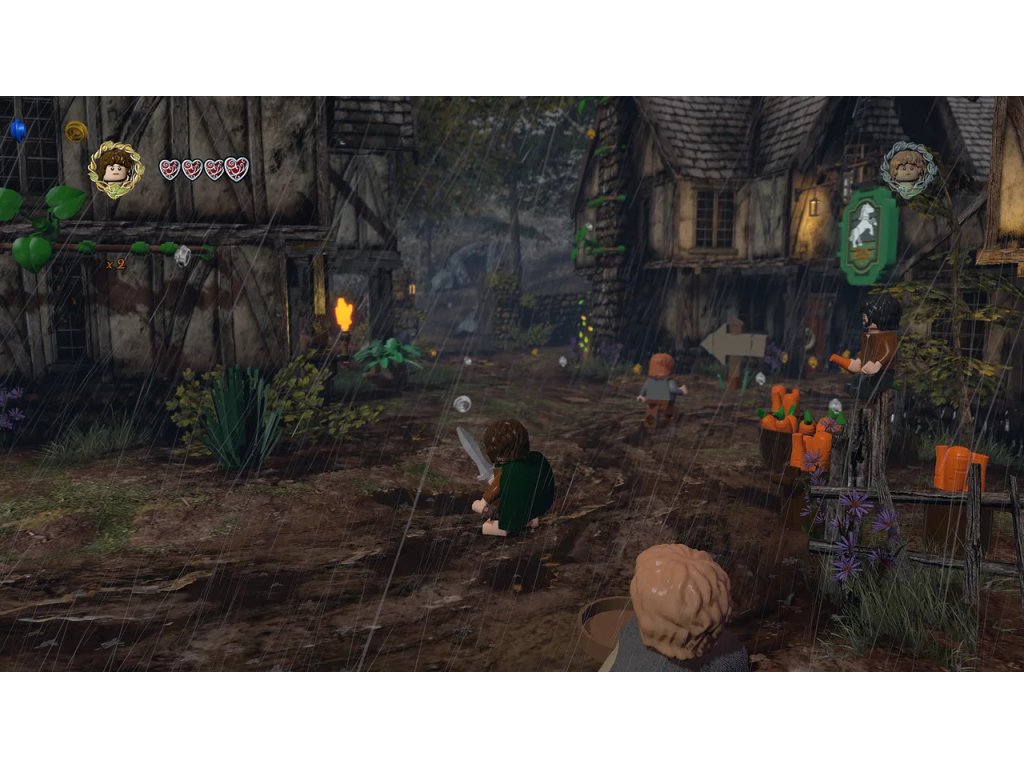Select Sam's character portrait
Image resolution: width=1024 pixels, height=768 pixels.
point(908,168)
